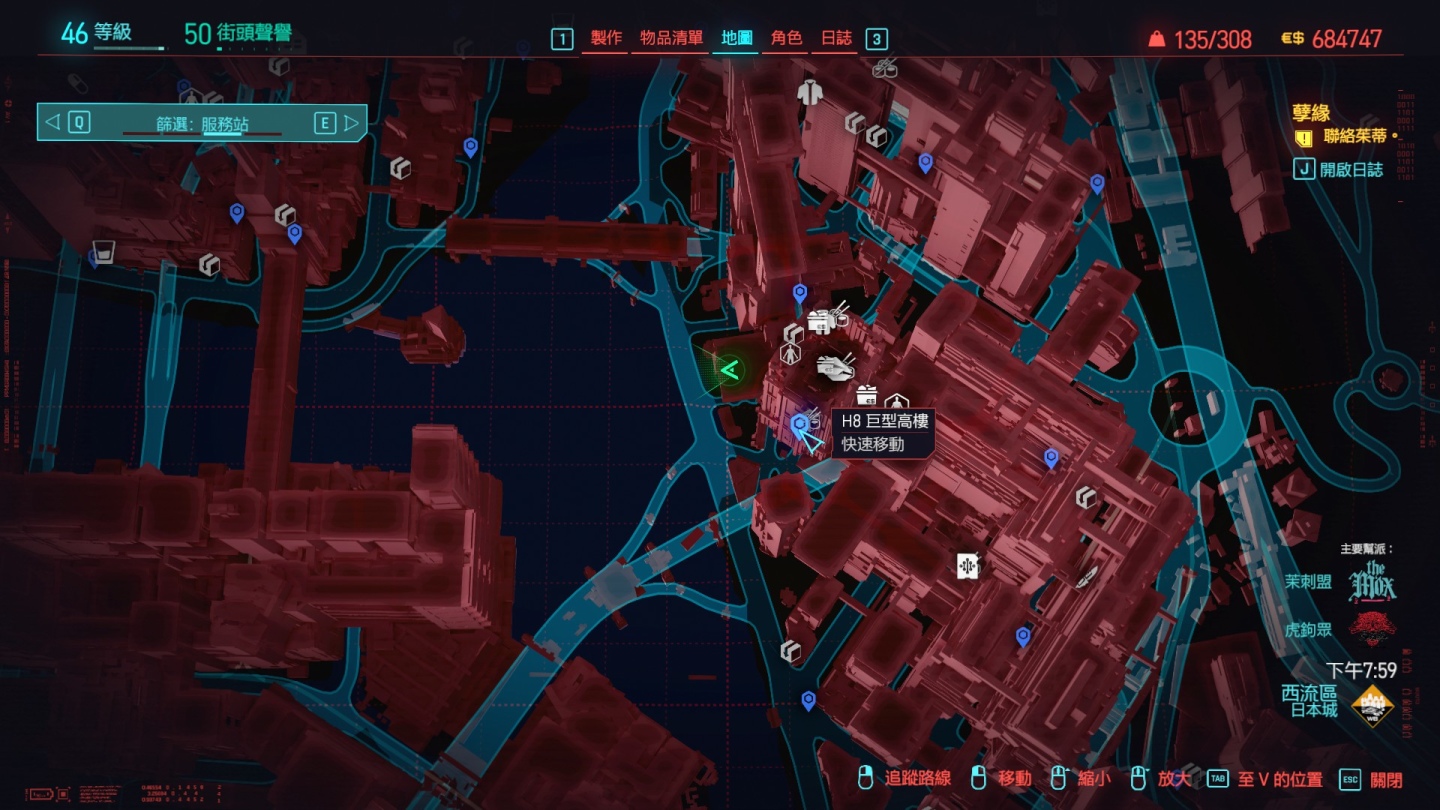This screenshot has height=810, width=1440.
Task: Click the left arrow of the map filter
Action: (53, 123)
